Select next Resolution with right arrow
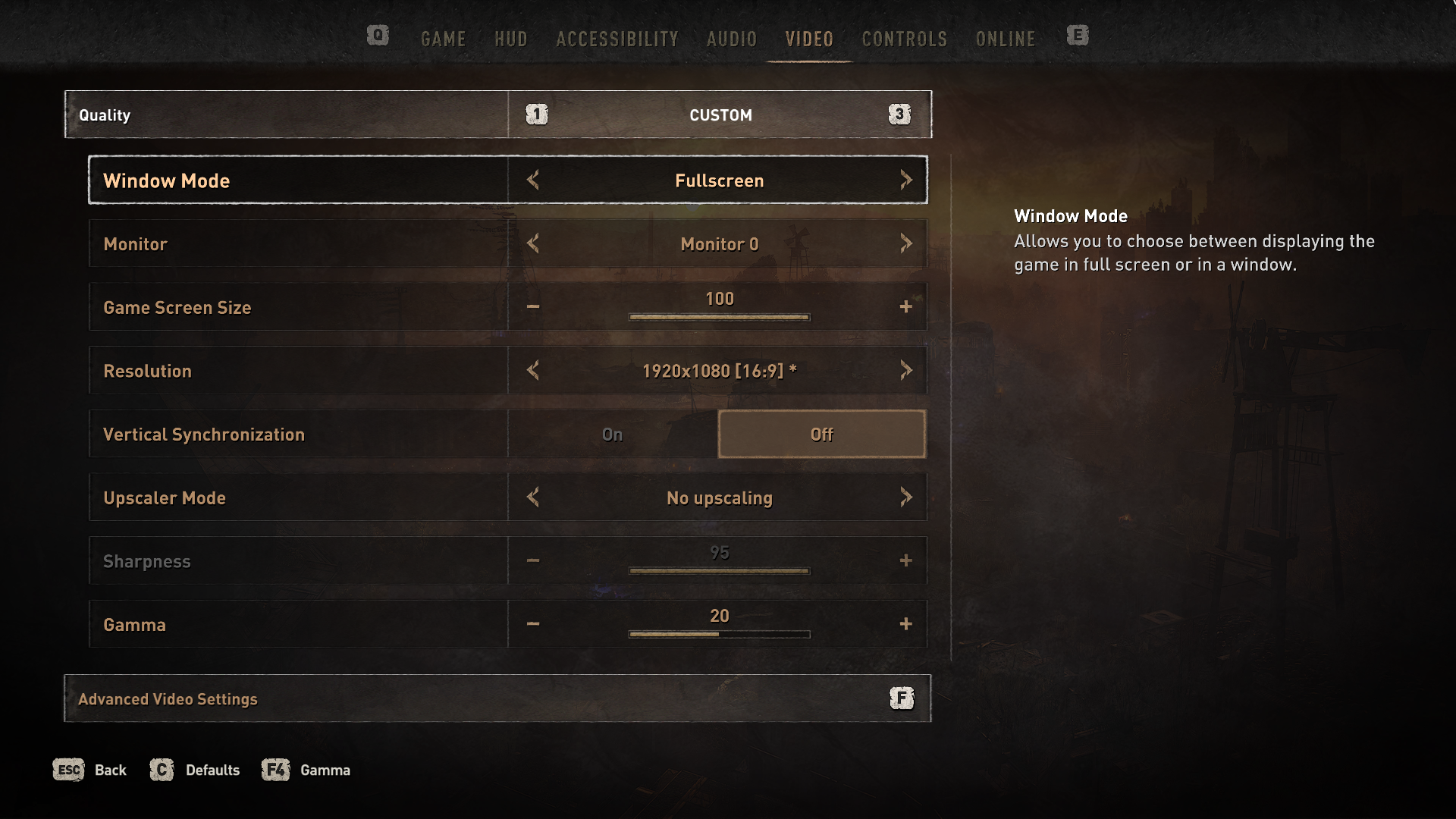 (905, 371)
